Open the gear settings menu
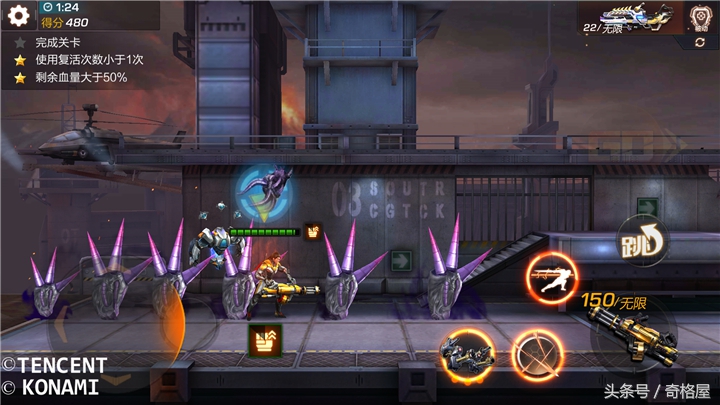This screenshot has width=720, height=405. click(x=17, y=17)
